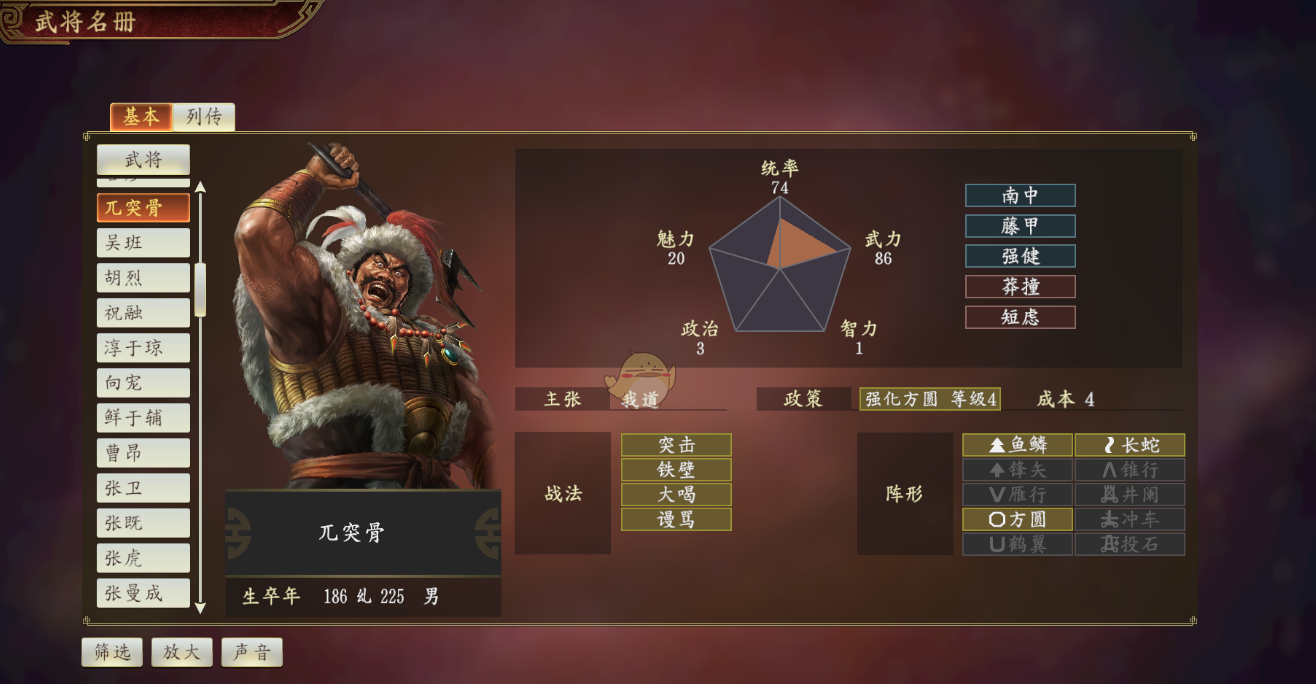Click the 藤甲 trait label

point(1020,226)
